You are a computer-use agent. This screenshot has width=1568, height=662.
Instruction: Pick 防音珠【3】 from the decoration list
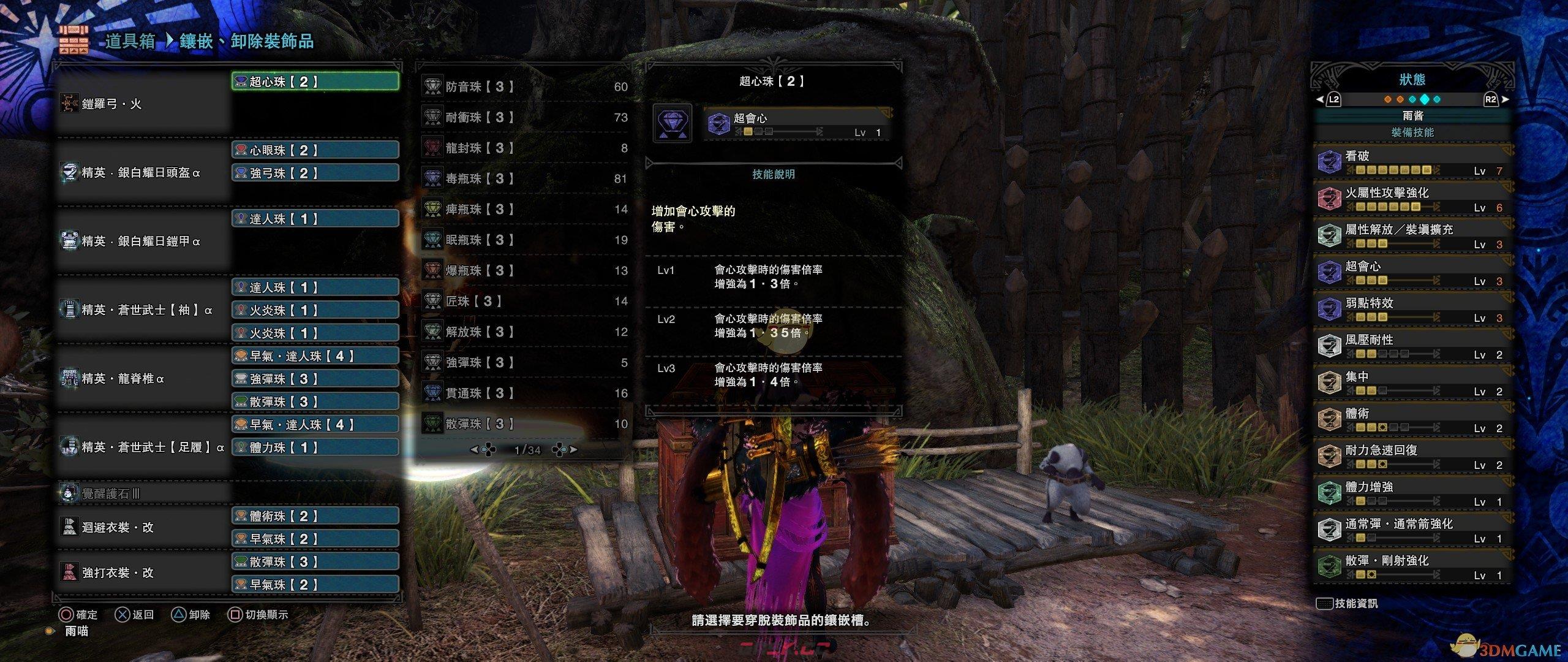[524, 87]
